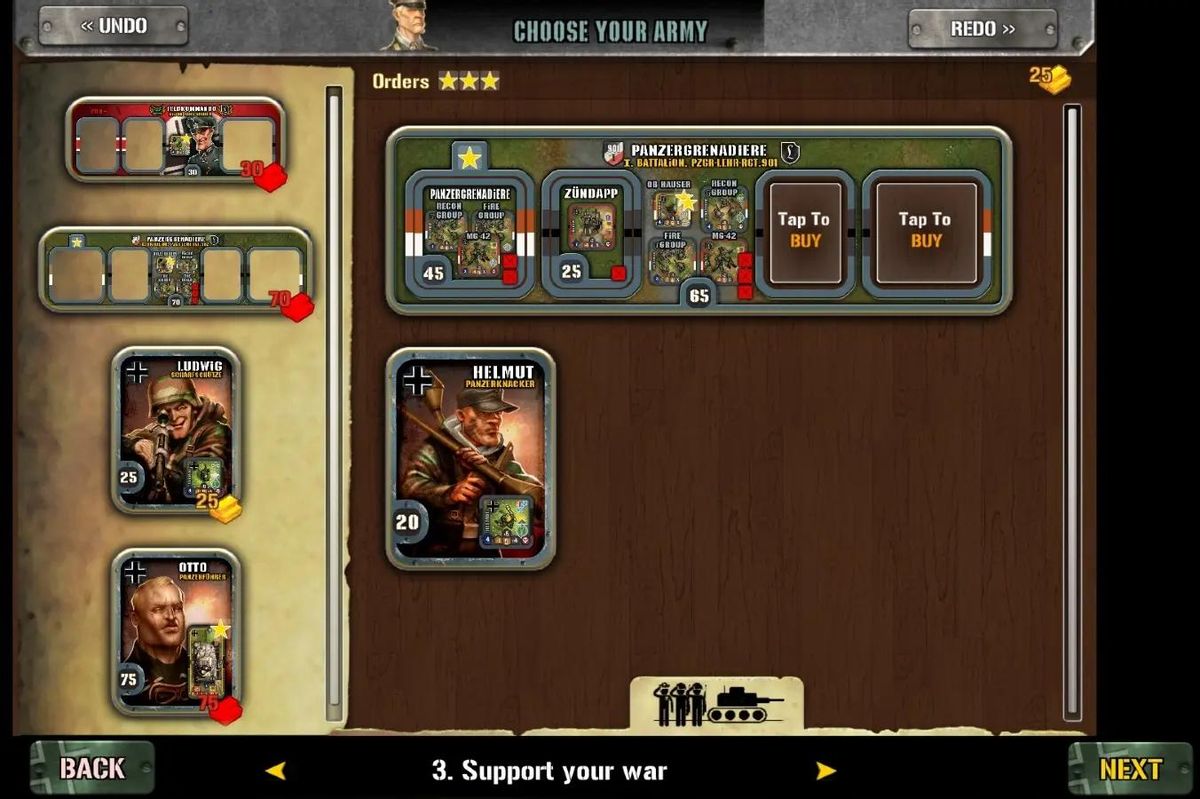1200x799 pixels.
Task: Go back with the BACK button
Action: click(x=92, y=768)
